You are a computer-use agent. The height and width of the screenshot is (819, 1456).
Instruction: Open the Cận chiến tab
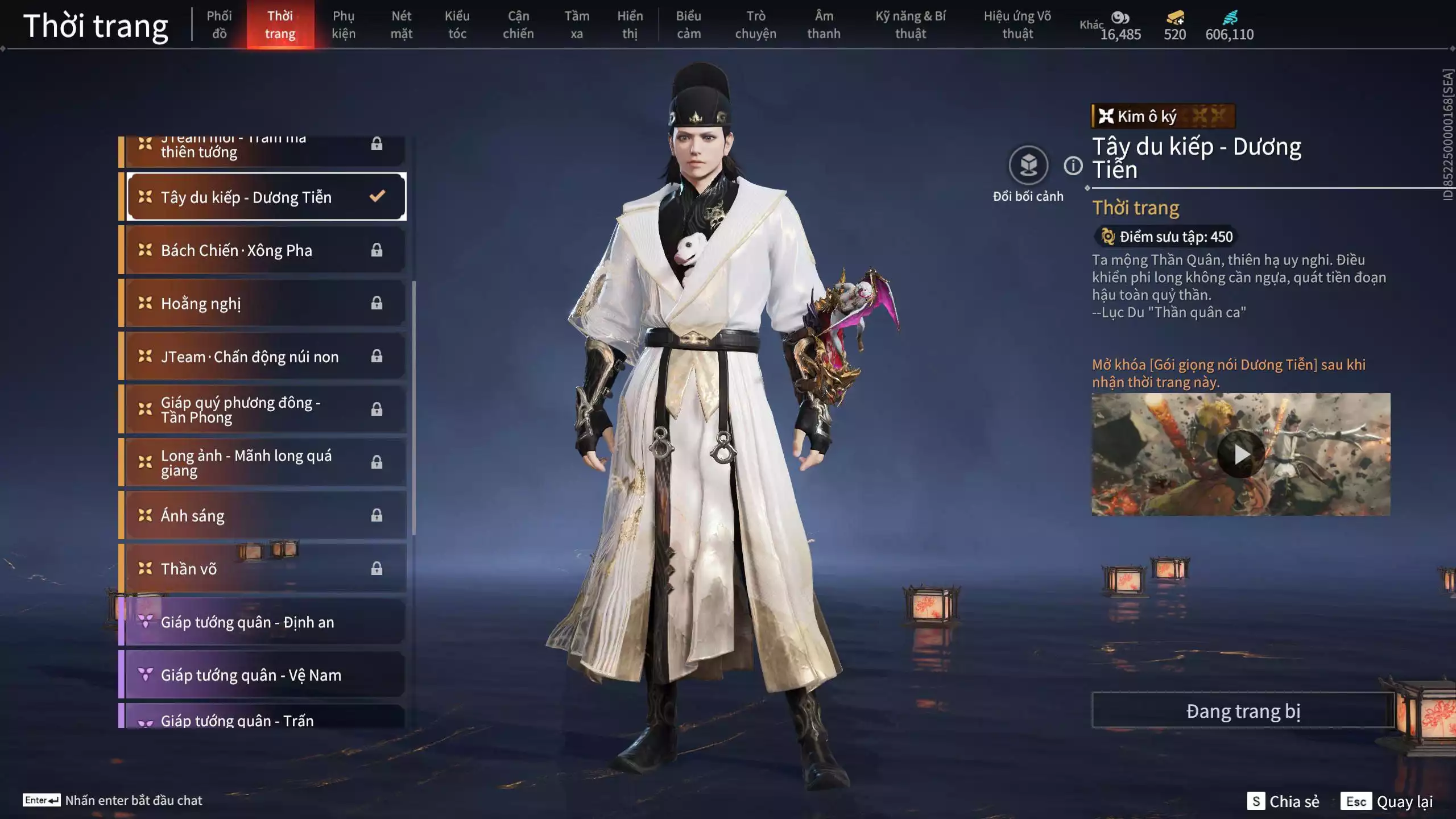pos(518,24)
